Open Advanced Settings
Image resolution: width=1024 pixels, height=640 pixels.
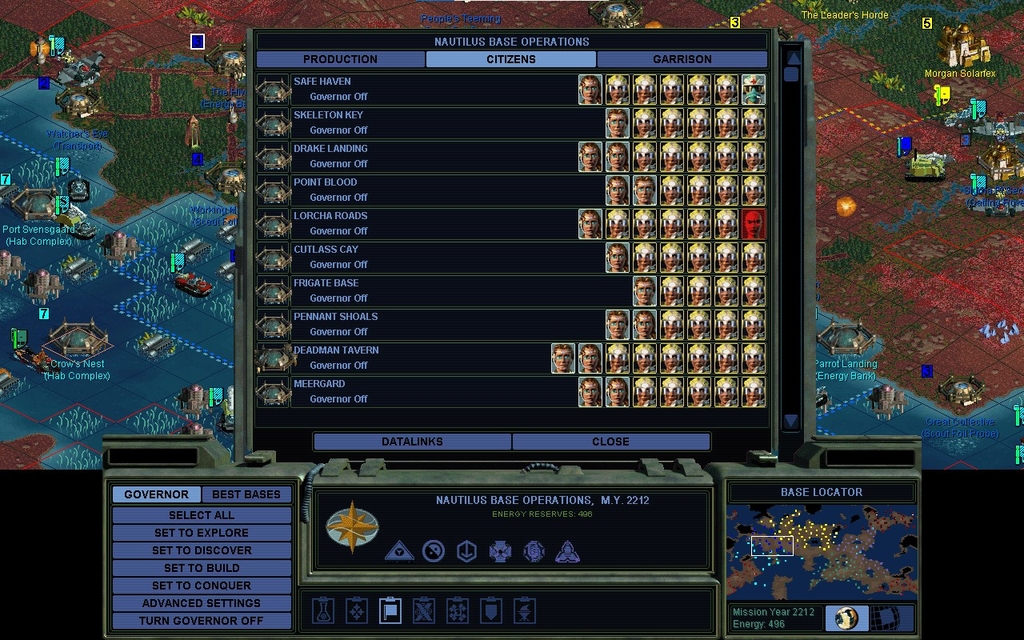click(201, 603)
